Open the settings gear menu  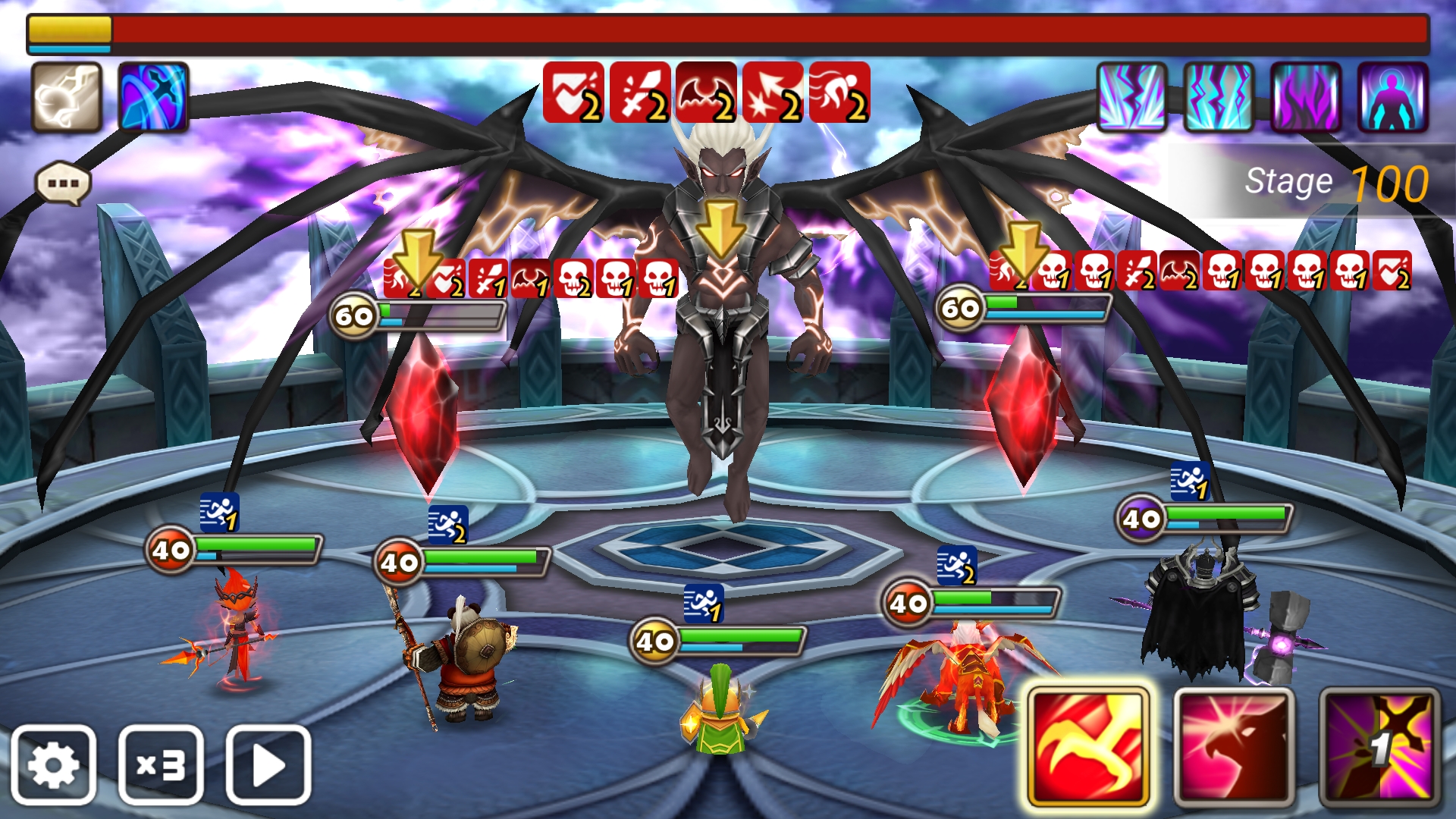point(53,764)
